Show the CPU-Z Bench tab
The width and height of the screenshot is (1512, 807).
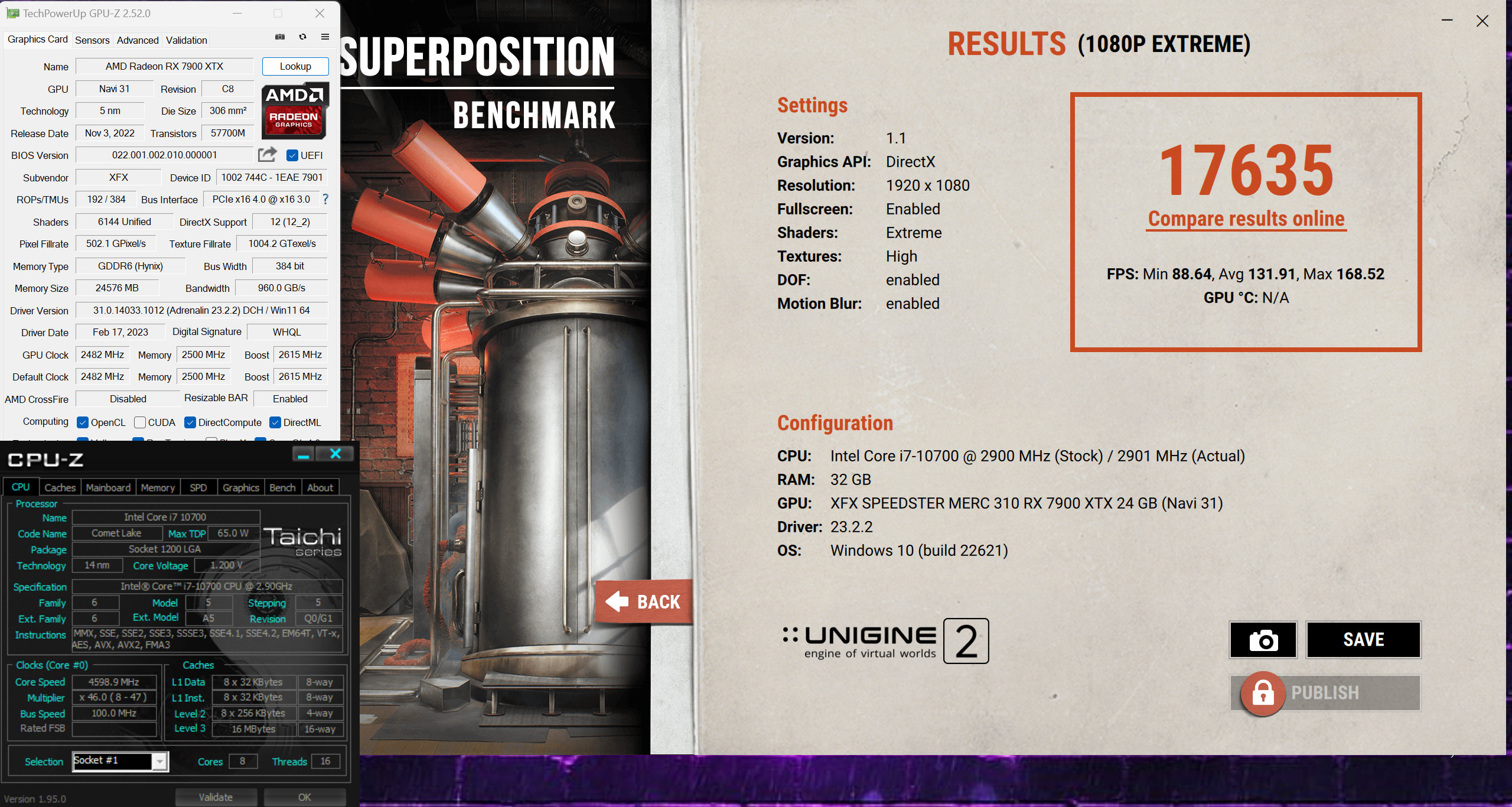282,487
